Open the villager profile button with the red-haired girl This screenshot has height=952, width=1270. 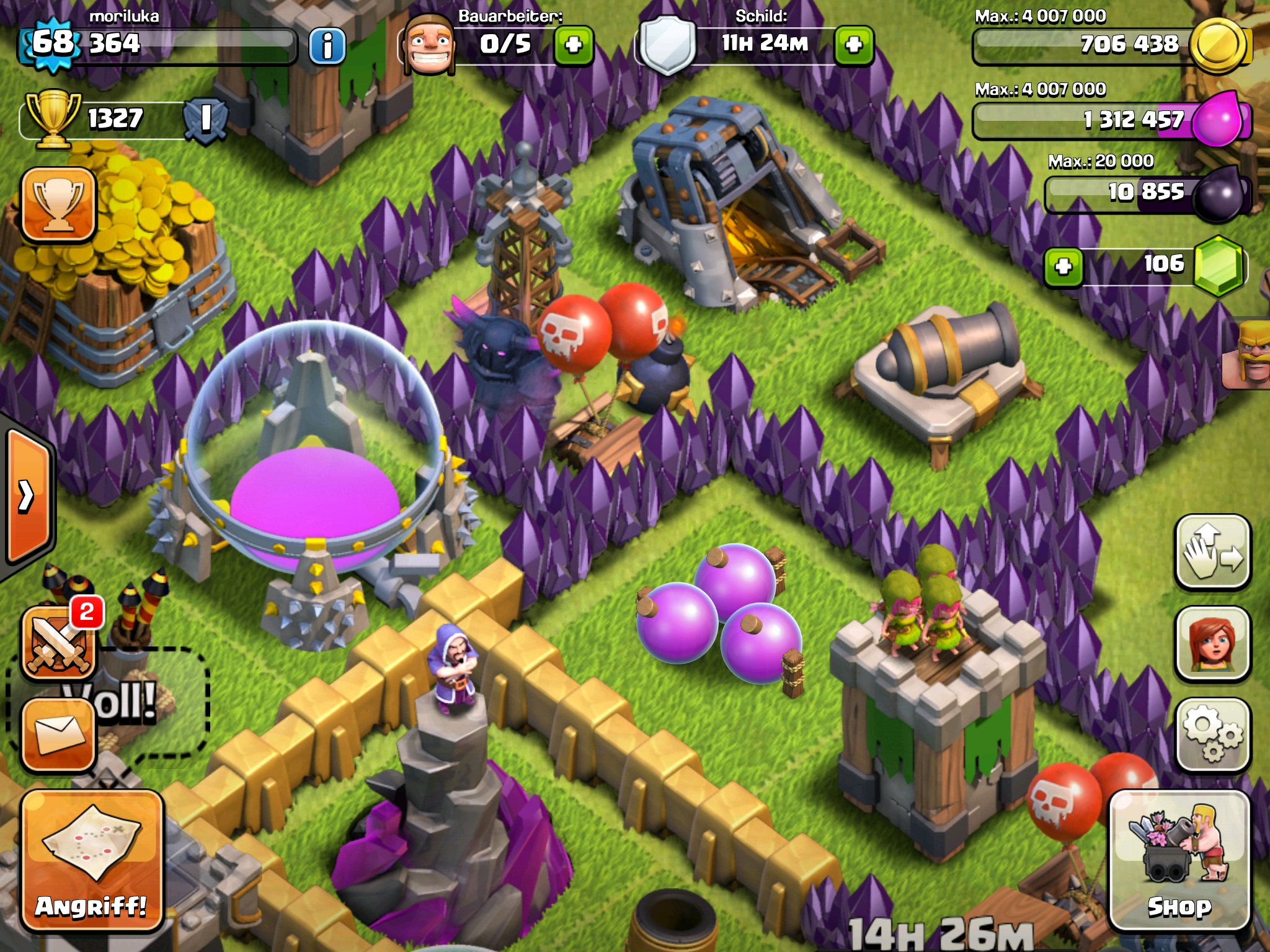1212,643
